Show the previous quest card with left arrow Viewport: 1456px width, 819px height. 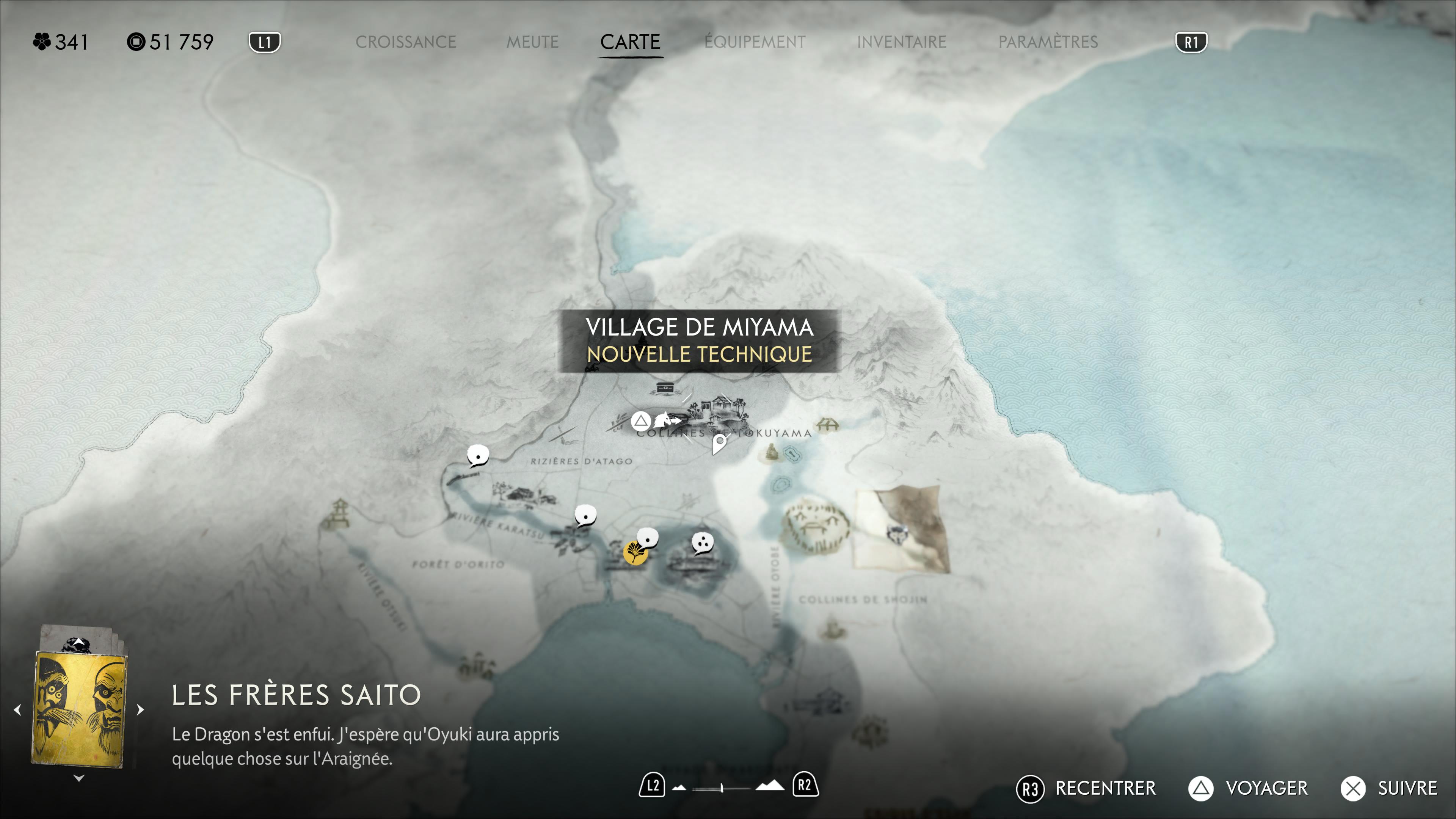[x=17, y=709]
